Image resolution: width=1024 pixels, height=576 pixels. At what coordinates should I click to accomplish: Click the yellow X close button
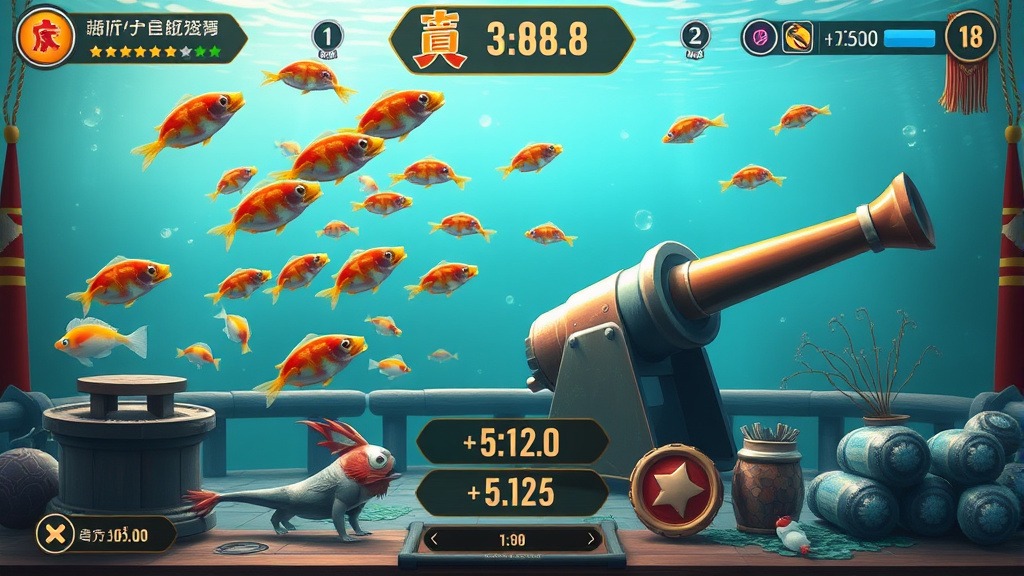pyautogui.click(x=55, y=534)
